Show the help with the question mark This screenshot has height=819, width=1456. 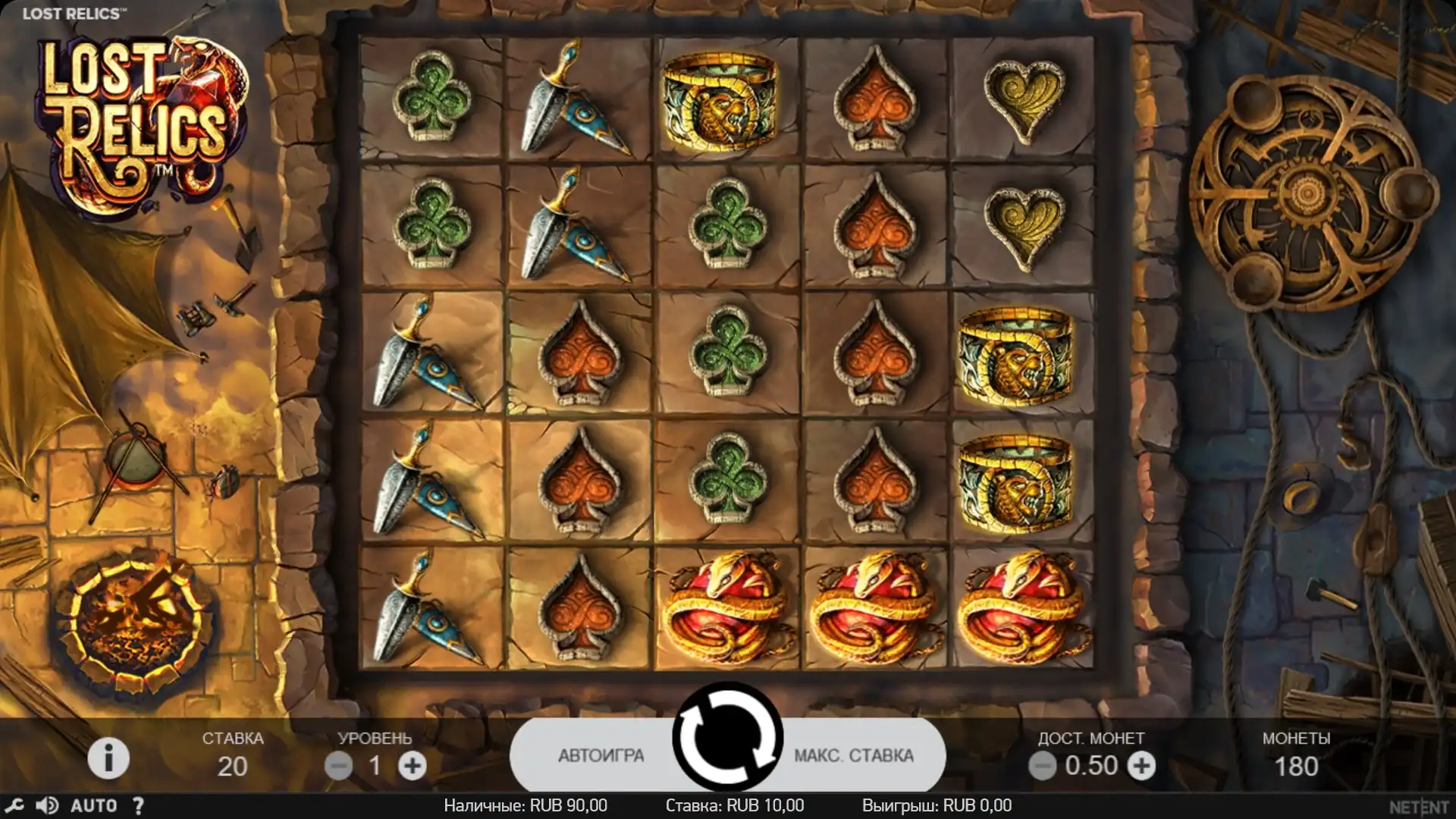[x=138, y=805]
